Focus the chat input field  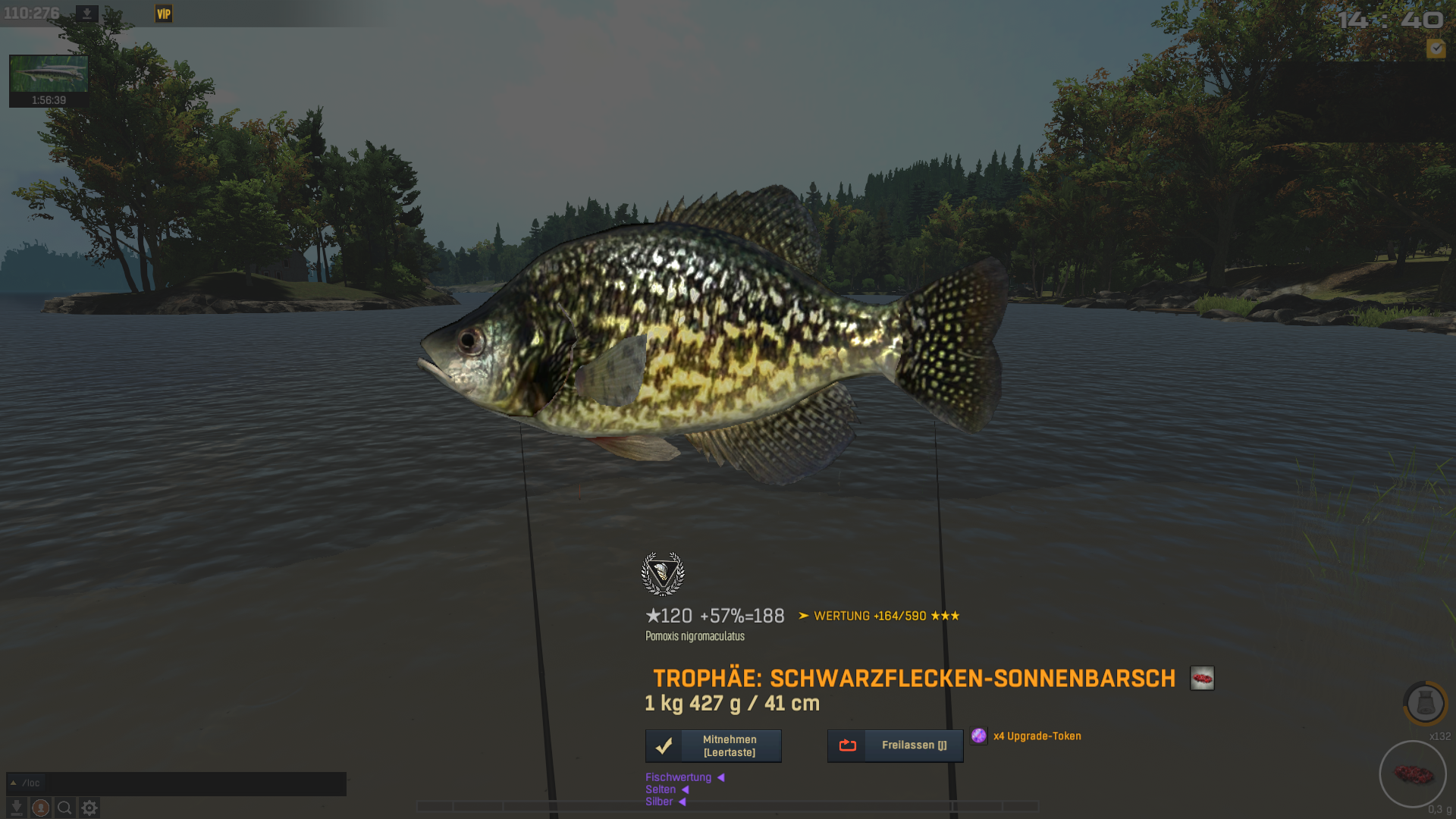point(197,783)
